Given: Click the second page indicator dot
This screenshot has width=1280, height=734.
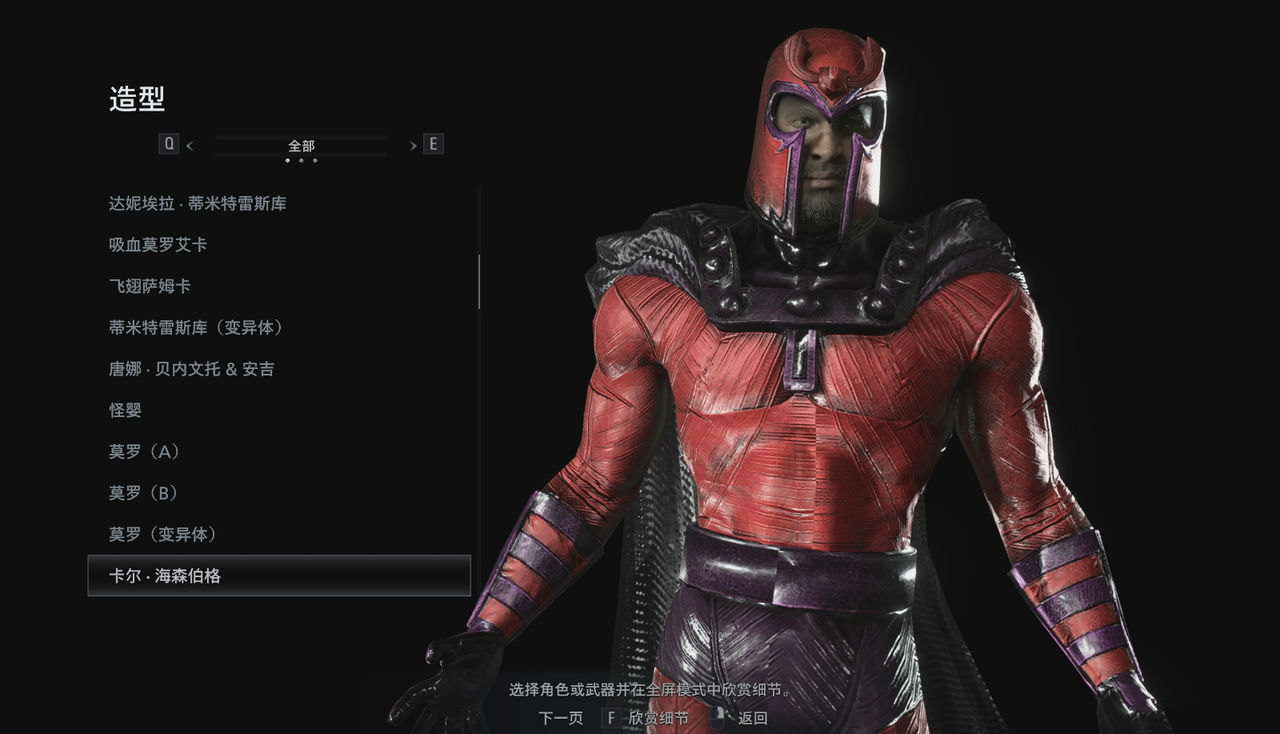Looking at the screenshot, I should click(301, 160).
